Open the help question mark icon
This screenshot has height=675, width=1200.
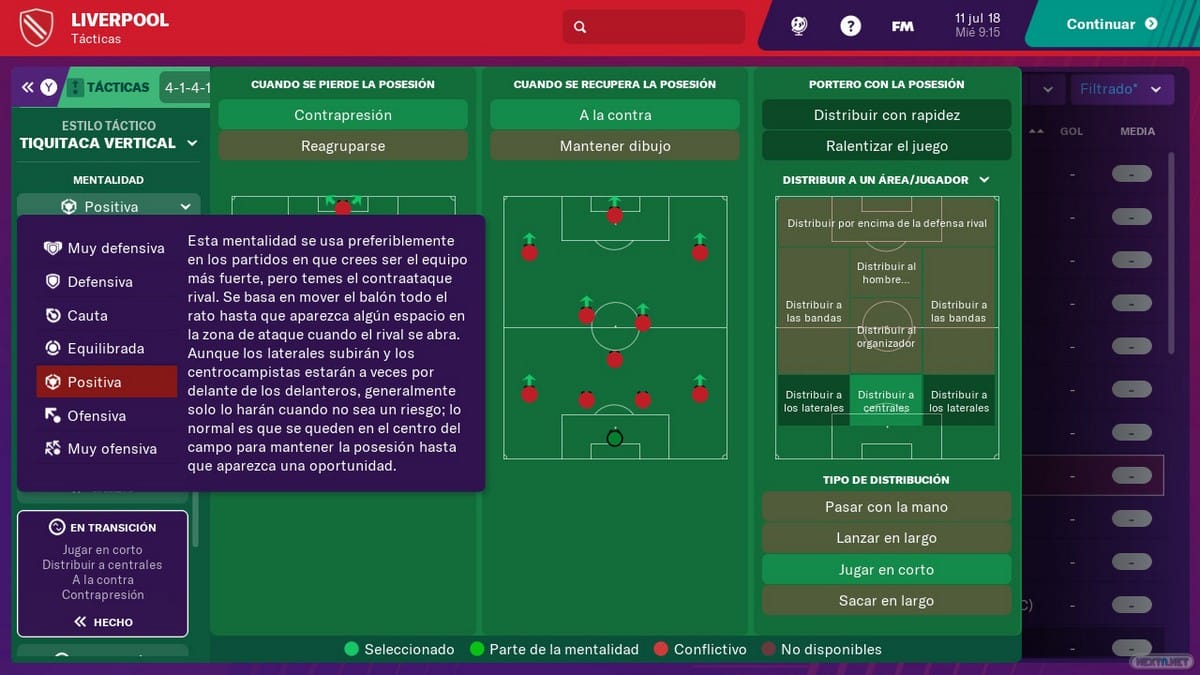coord(850,26)
